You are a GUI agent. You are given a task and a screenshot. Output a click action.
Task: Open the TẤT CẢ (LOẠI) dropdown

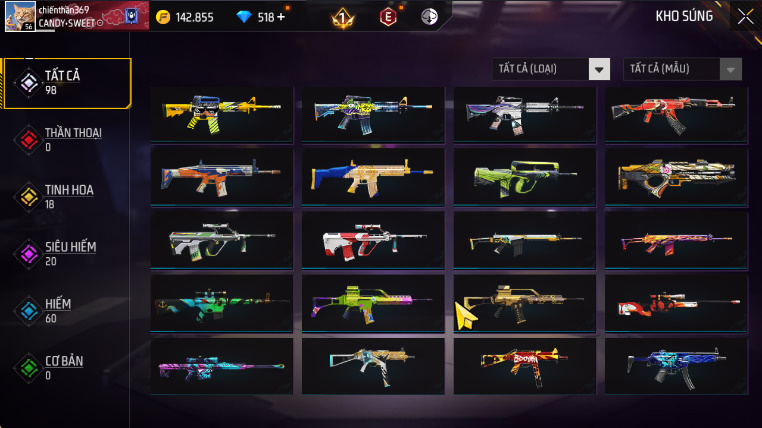[551, 69]
